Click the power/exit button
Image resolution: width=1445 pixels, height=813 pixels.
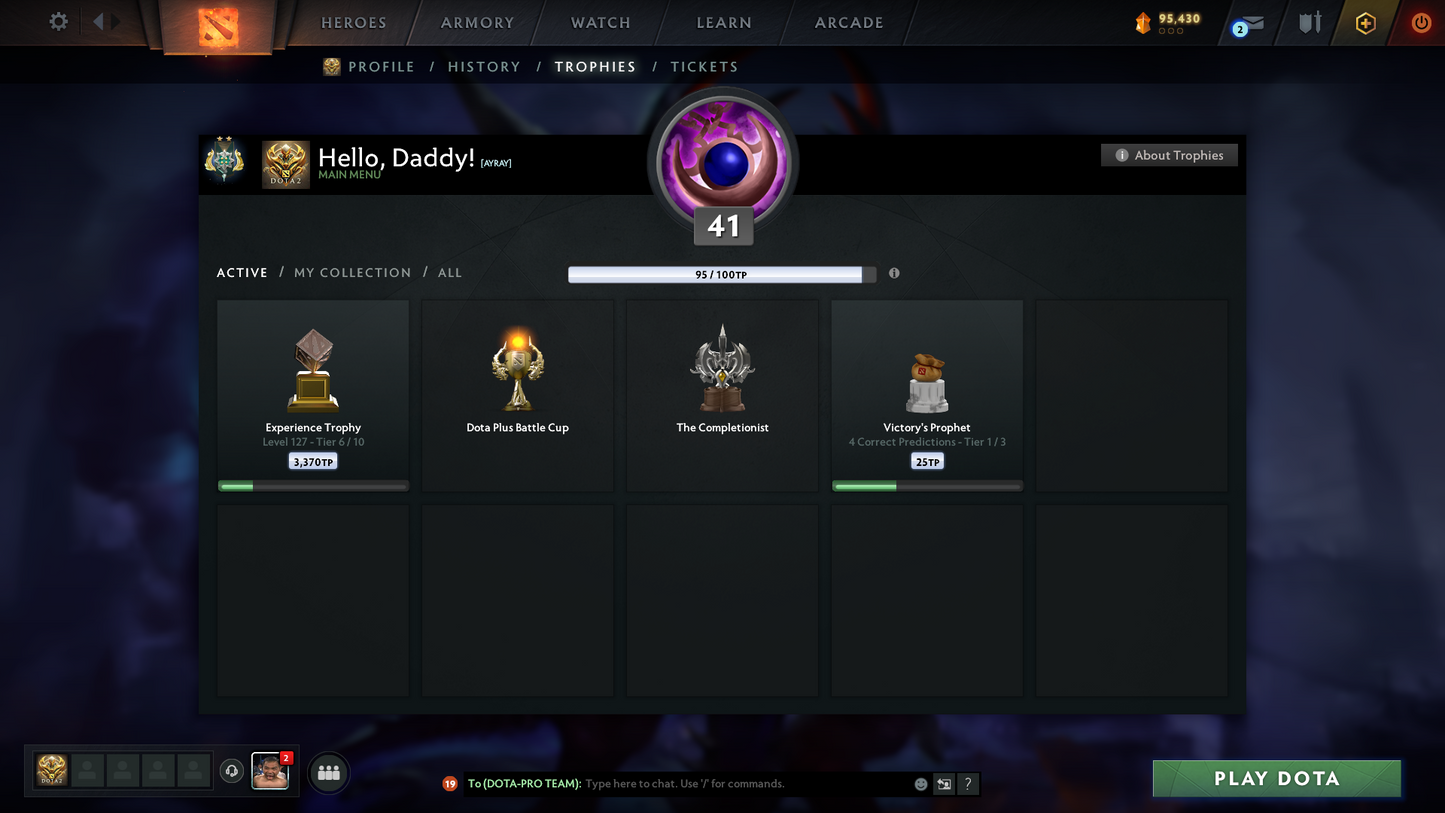[1421, 22]
